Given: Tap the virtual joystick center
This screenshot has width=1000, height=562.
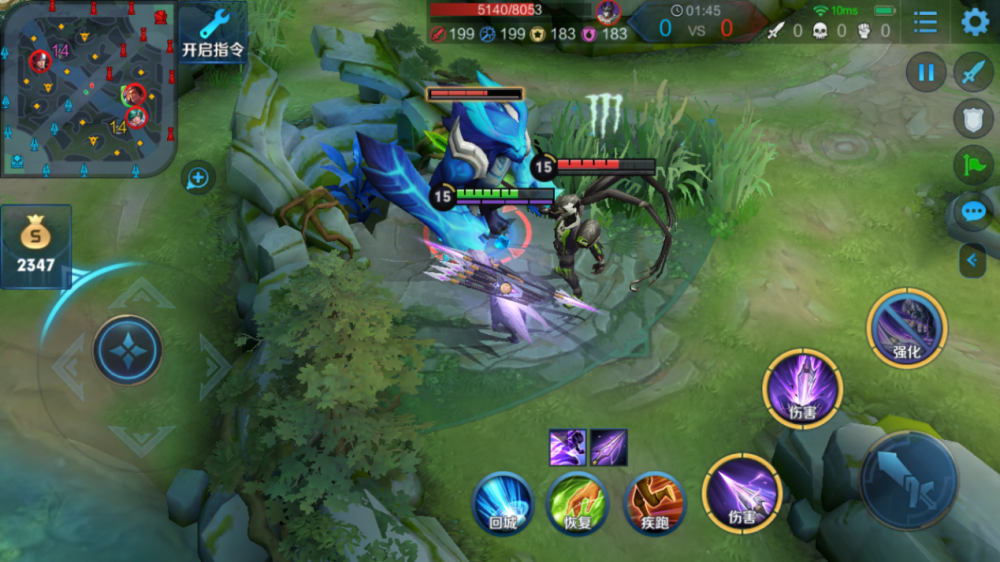Looking at the screenshot, I should pos(128,350).
